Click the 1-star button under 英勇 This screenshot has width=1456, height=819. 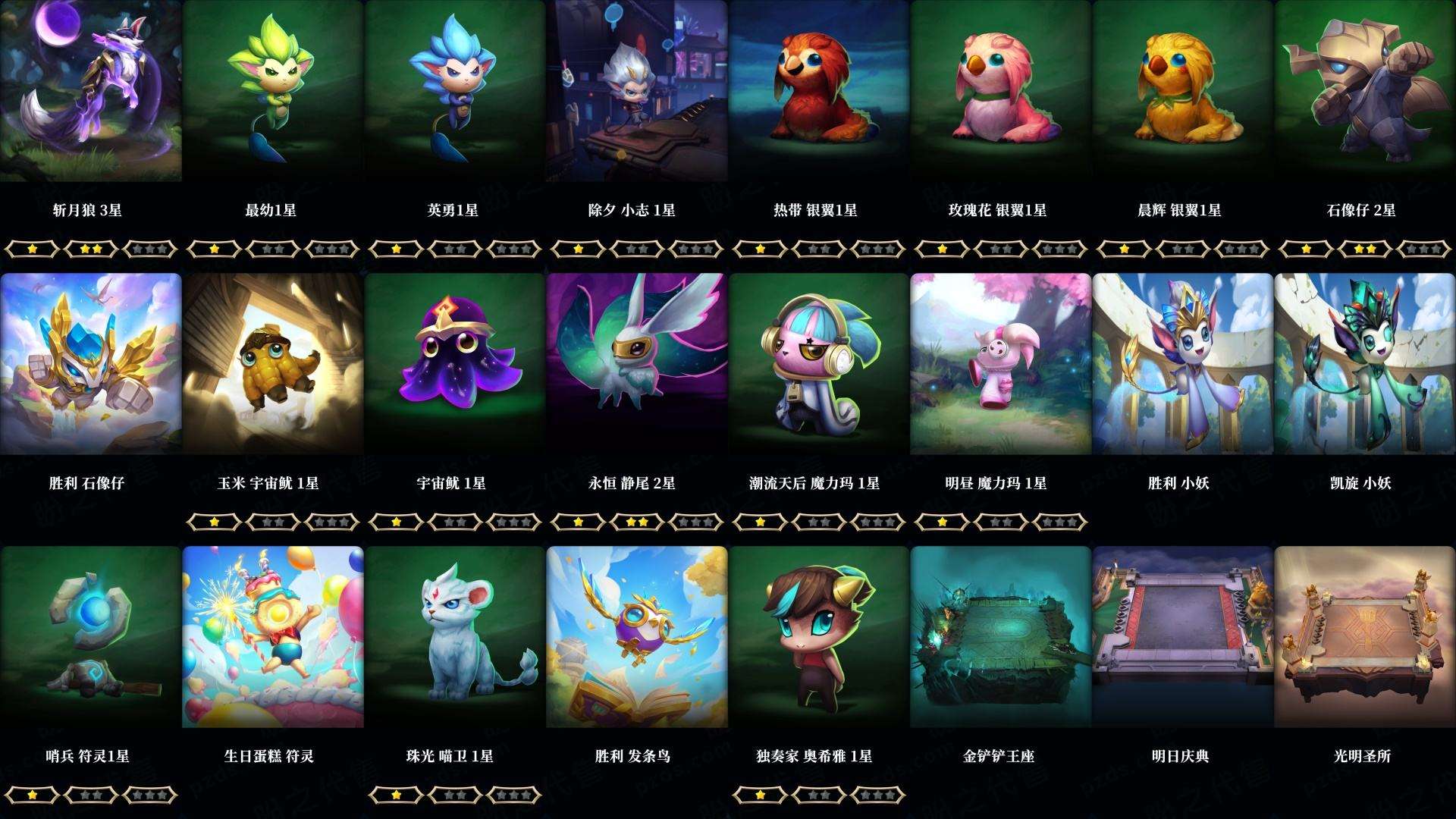point(397,247)
